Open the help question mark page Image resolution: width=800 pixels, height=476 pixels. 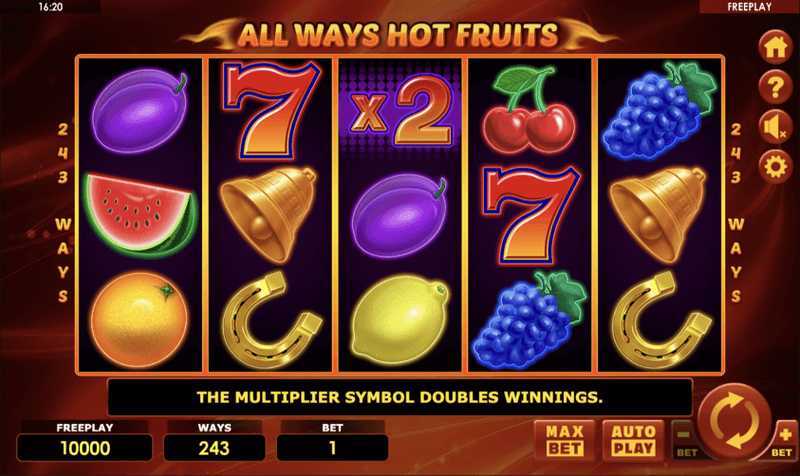pos(775,87)
